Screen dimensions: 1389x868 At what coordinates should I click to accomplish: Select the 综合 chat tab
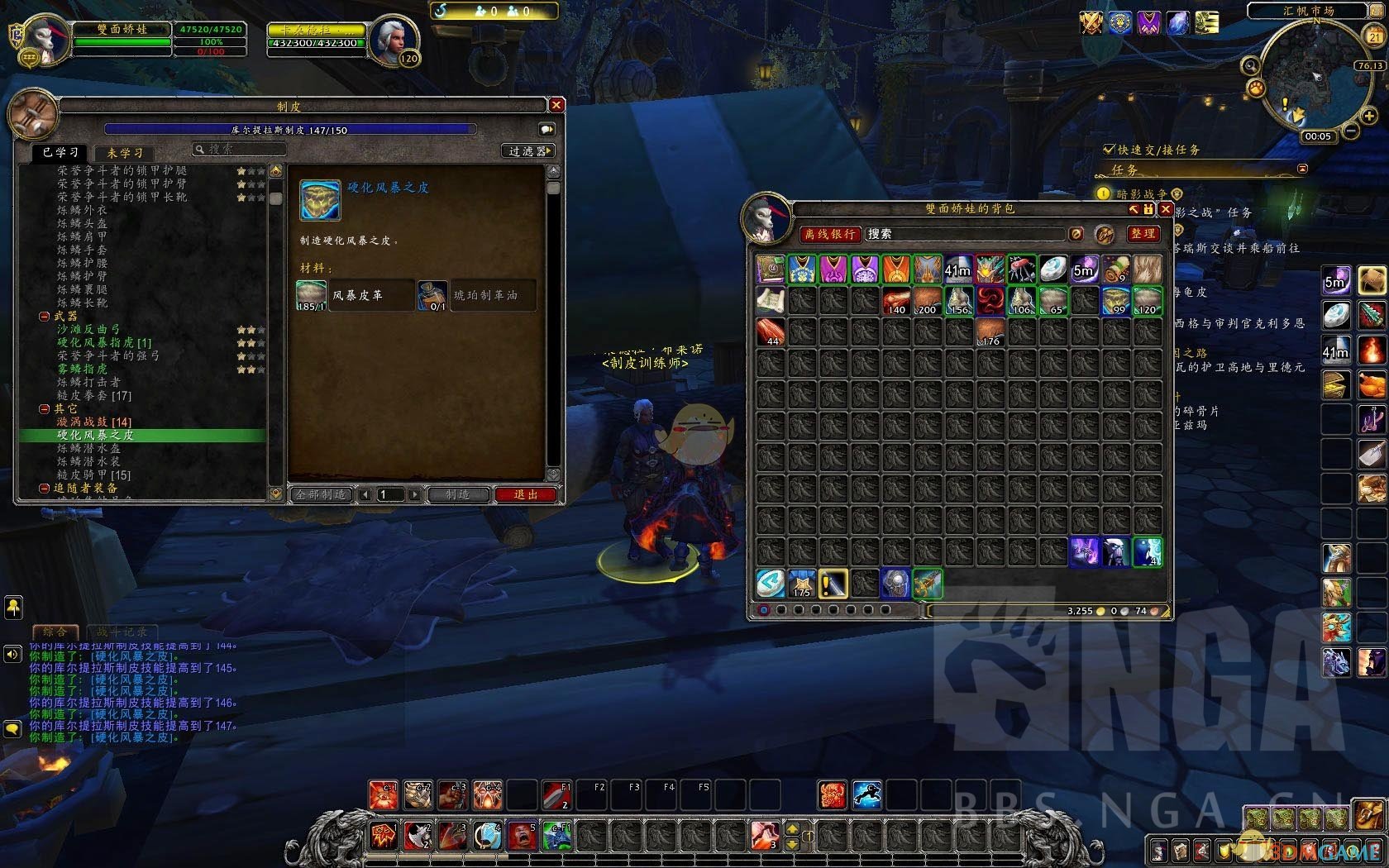pos(55,632)
